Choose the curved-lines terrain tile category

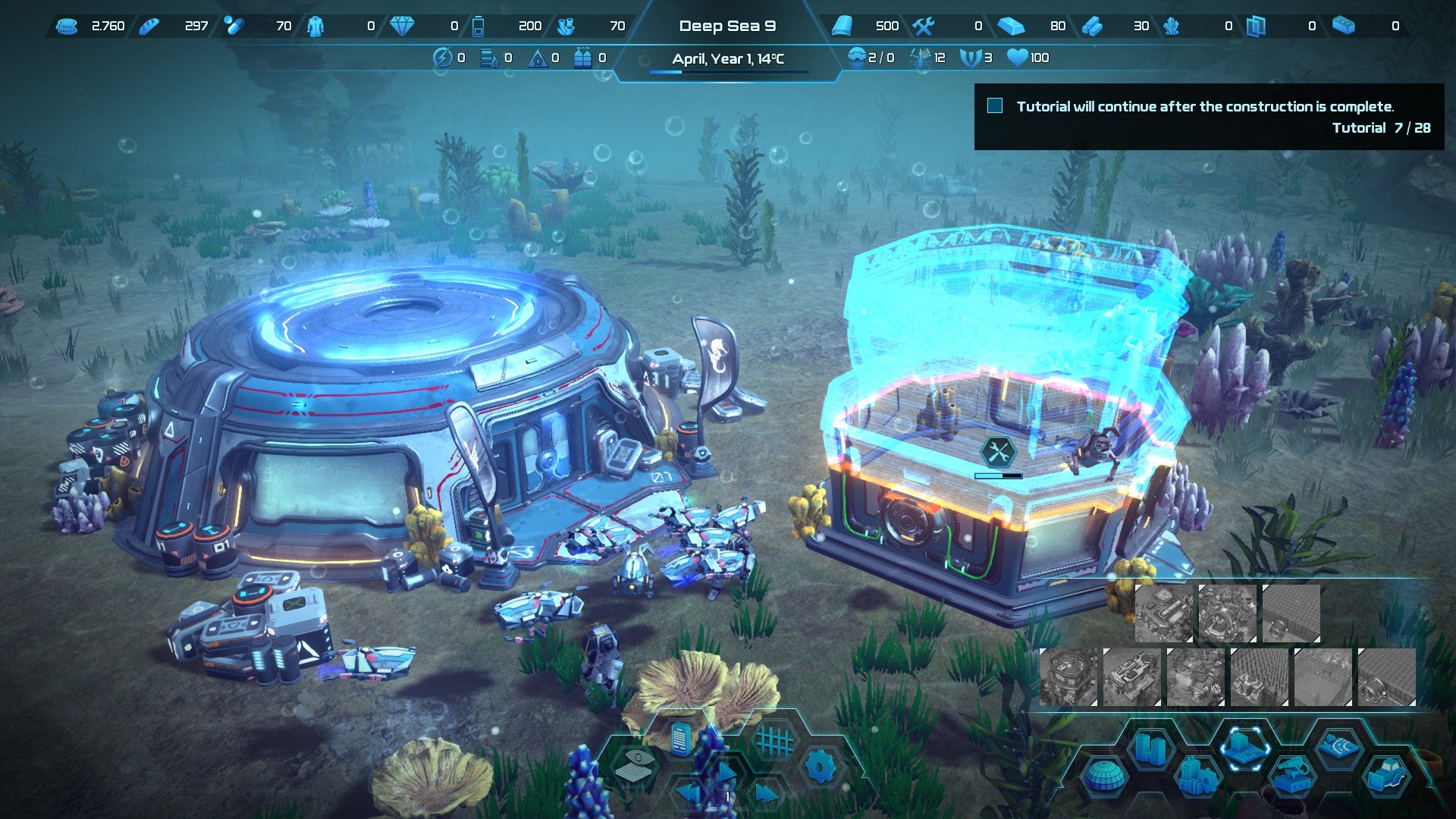(x=1338, y=748)
